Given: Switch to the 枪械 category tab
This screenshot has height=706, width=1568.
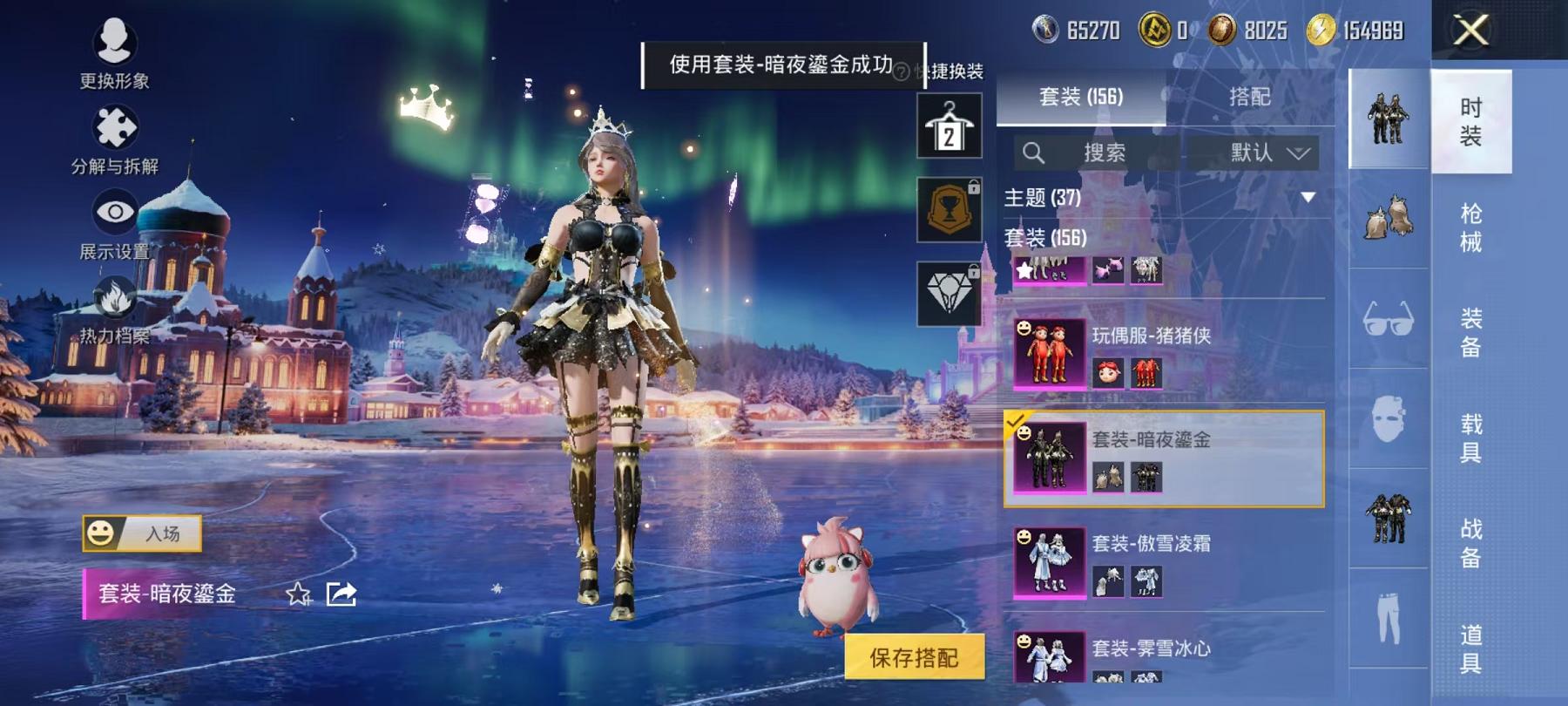Looking at the screenshot, I should click(1472, 228).
